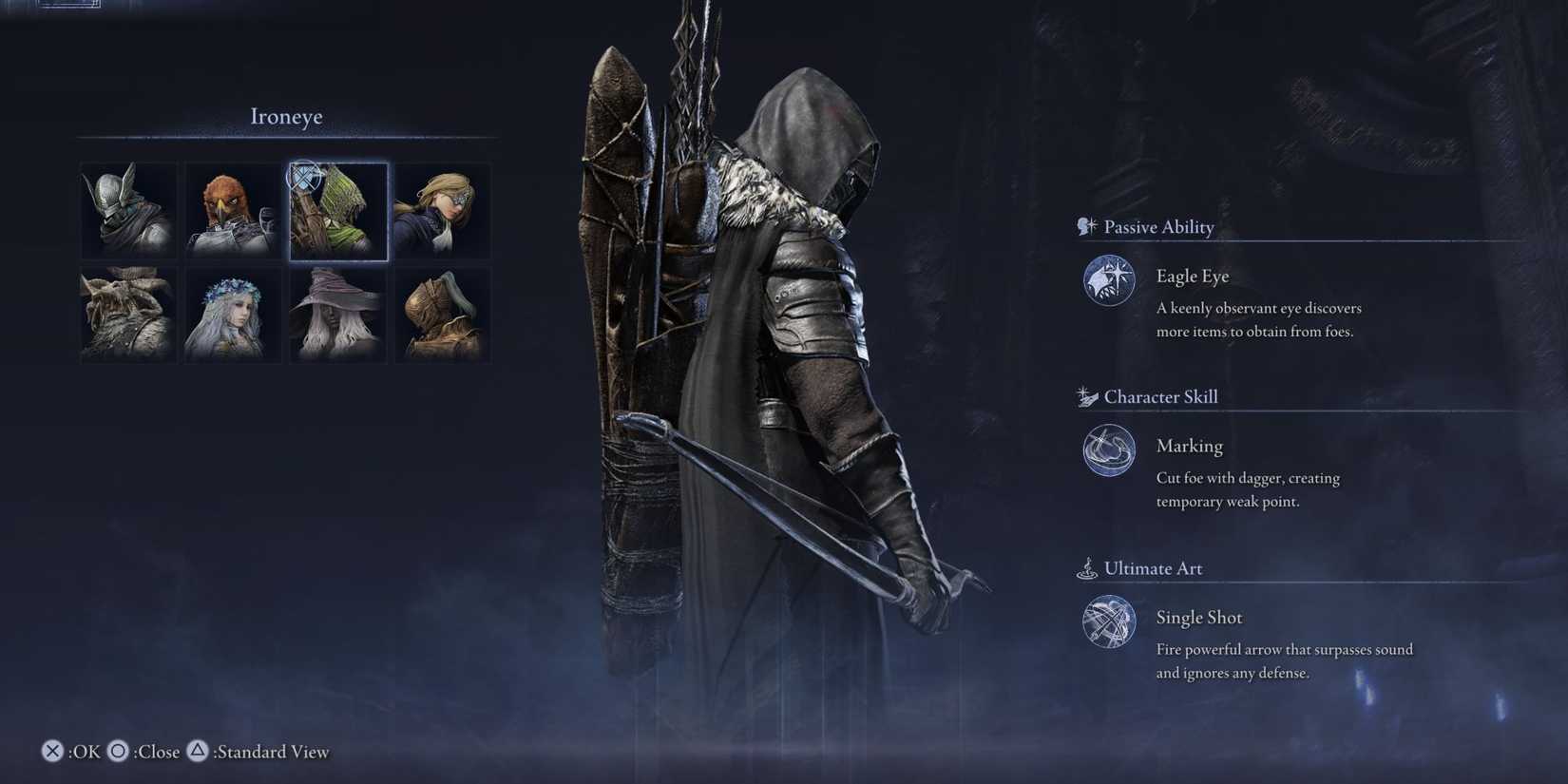Select the blonde character with eyepatch portrait
The width and height of the screenshot is (1568, 784).
pyautogui.click(x=443, y=210)
